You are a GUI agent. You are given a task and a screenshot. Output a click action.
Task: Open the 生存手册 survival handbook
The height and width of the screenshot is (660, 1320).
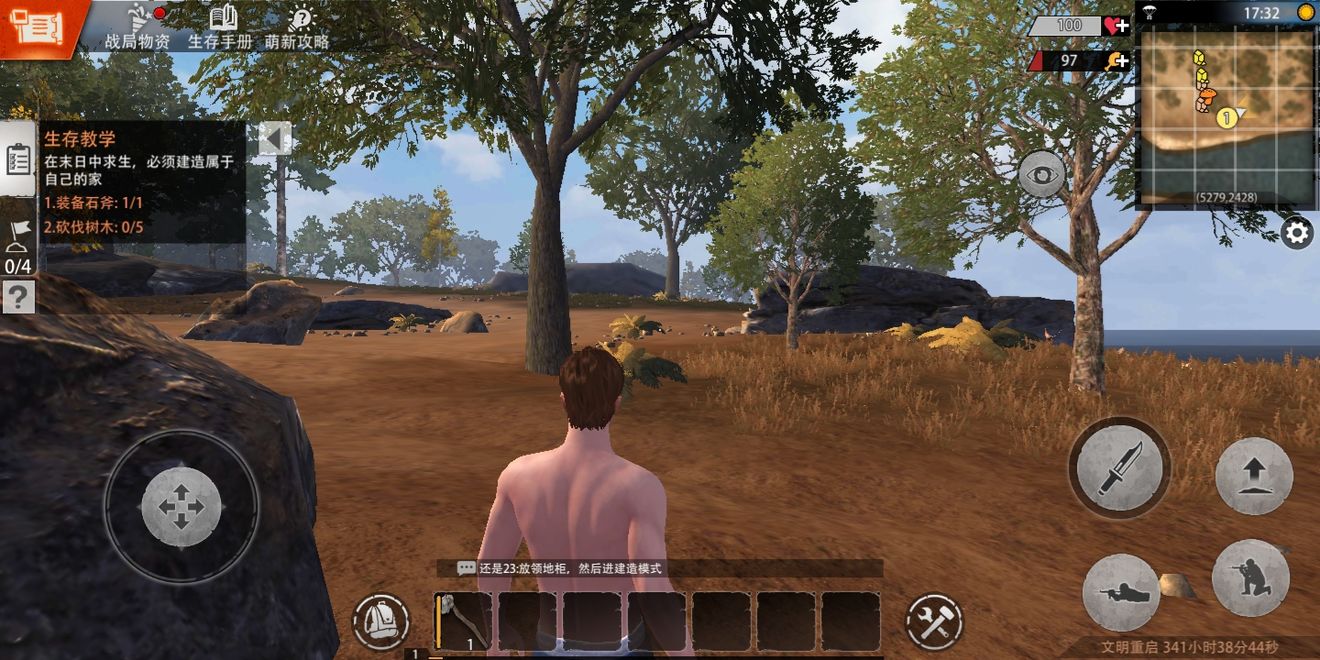tap(221, 26)
